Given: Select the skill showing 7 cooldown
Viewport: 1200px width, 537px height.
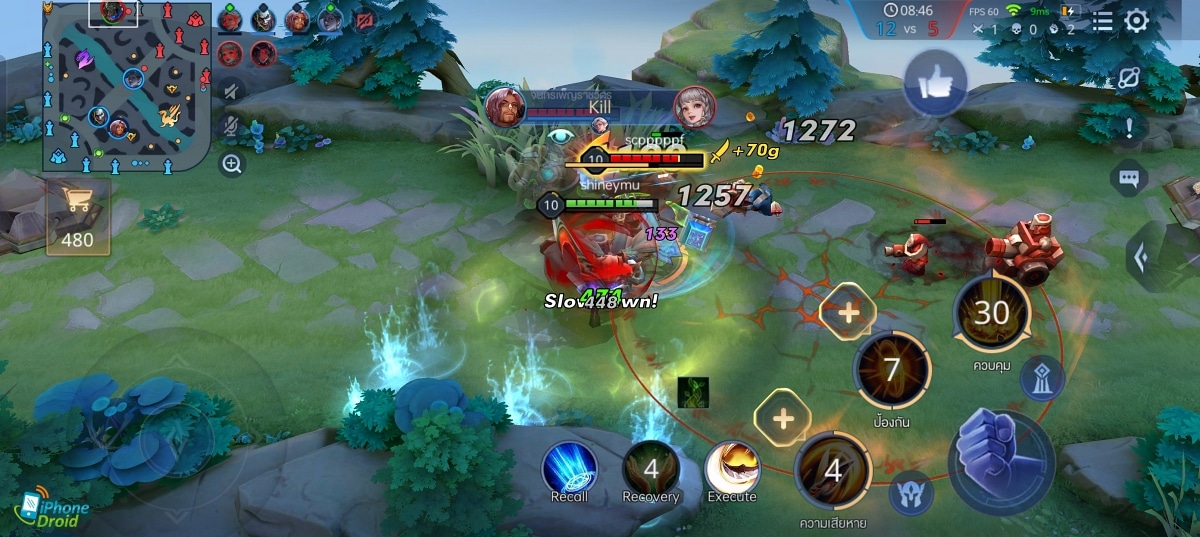Looking at the screenshot, I should point(891,371).
